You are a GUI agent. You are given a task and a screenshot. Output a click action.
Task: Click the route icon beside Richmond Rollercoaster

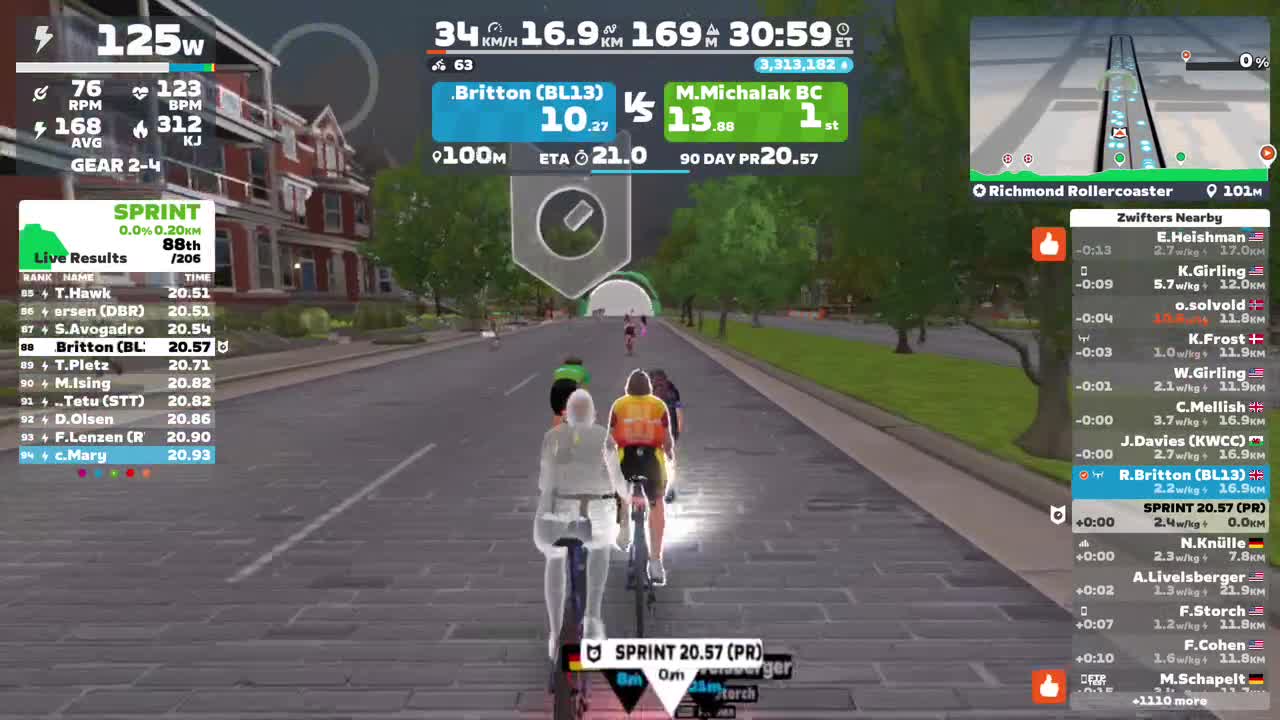click(x=979, y=191)
